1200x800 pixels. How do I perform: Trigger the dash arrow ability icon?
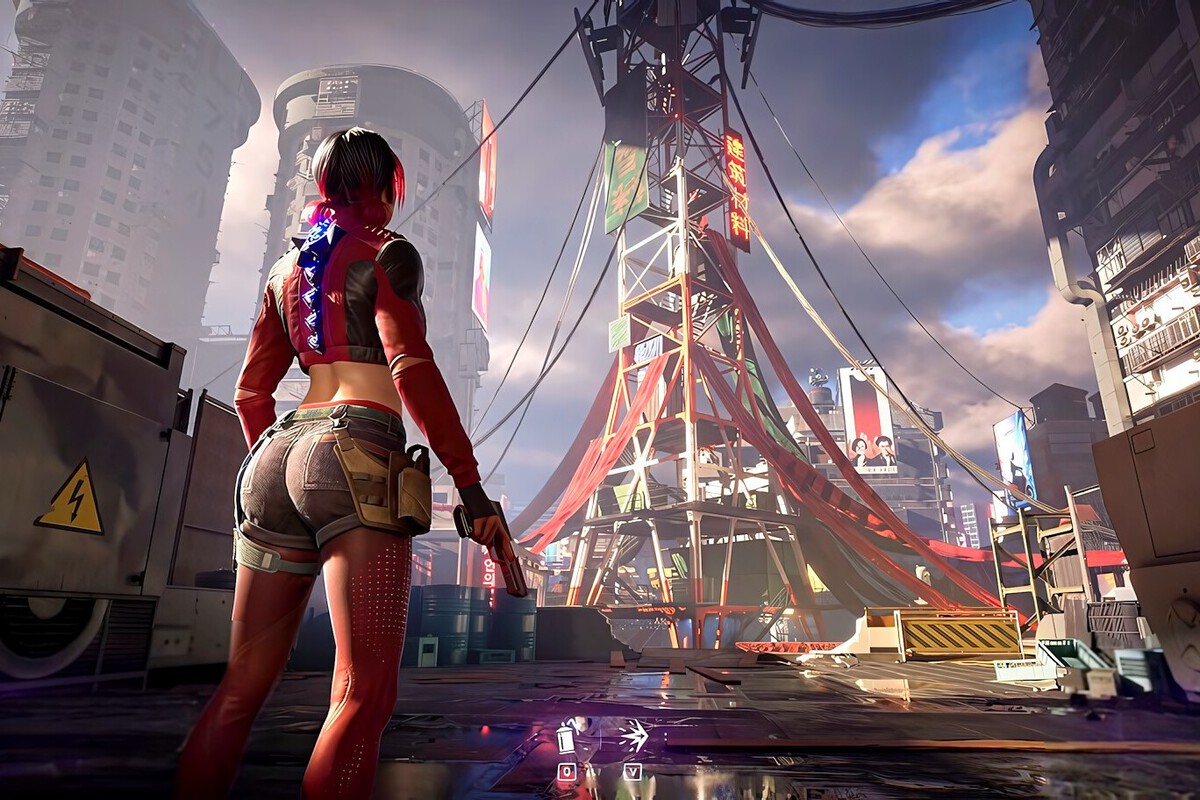[633, 737]
